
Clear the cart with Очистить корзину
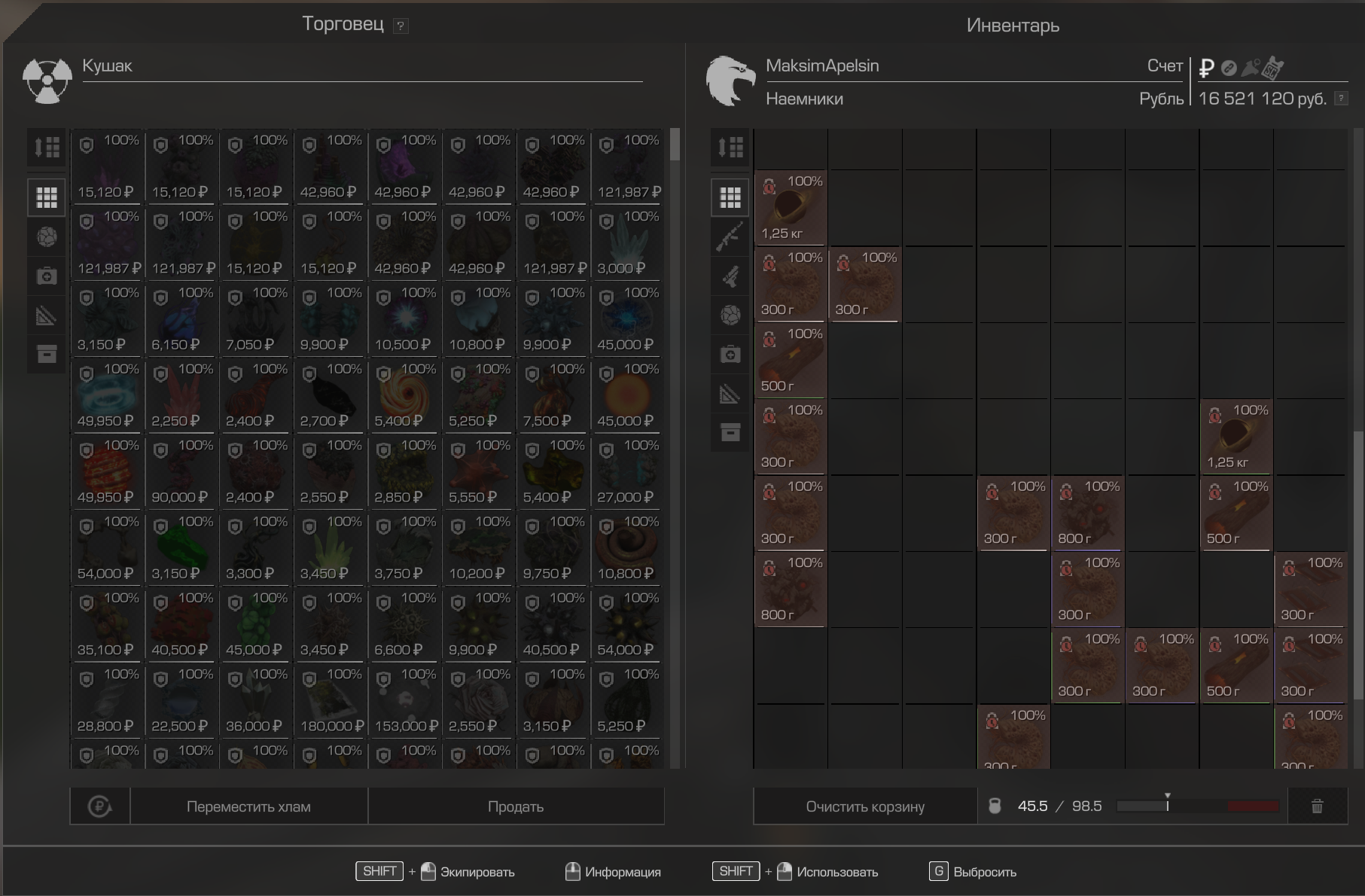[865, 806]
